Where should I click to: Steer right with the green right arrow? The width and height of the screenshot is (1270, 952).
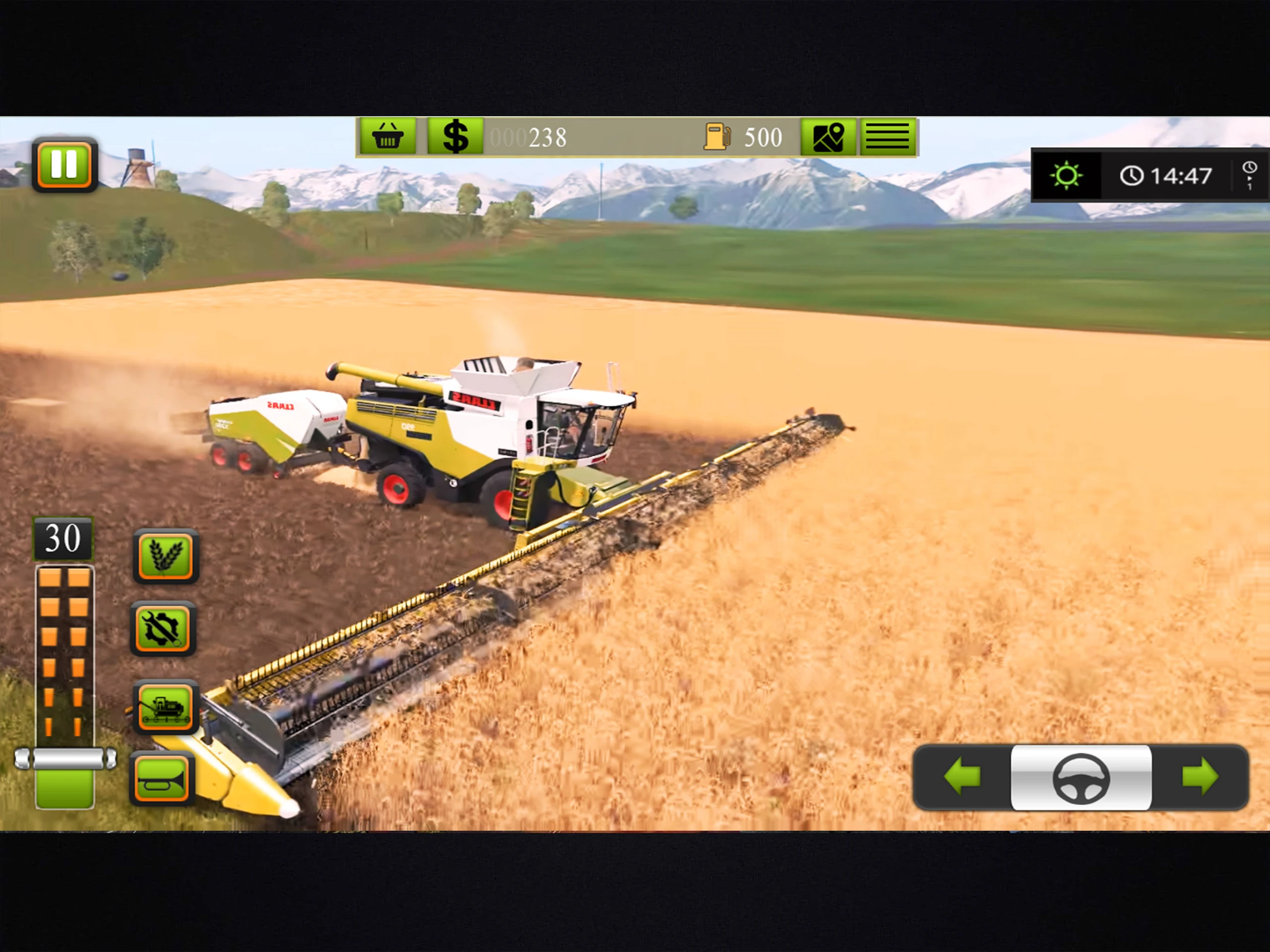(1200, 776)
